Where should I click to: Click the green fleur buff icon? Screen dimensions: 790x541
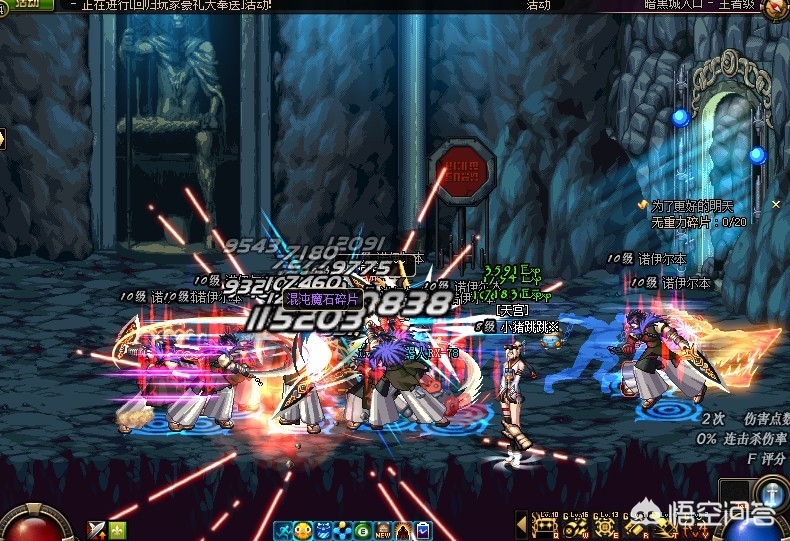pos(117,529)
